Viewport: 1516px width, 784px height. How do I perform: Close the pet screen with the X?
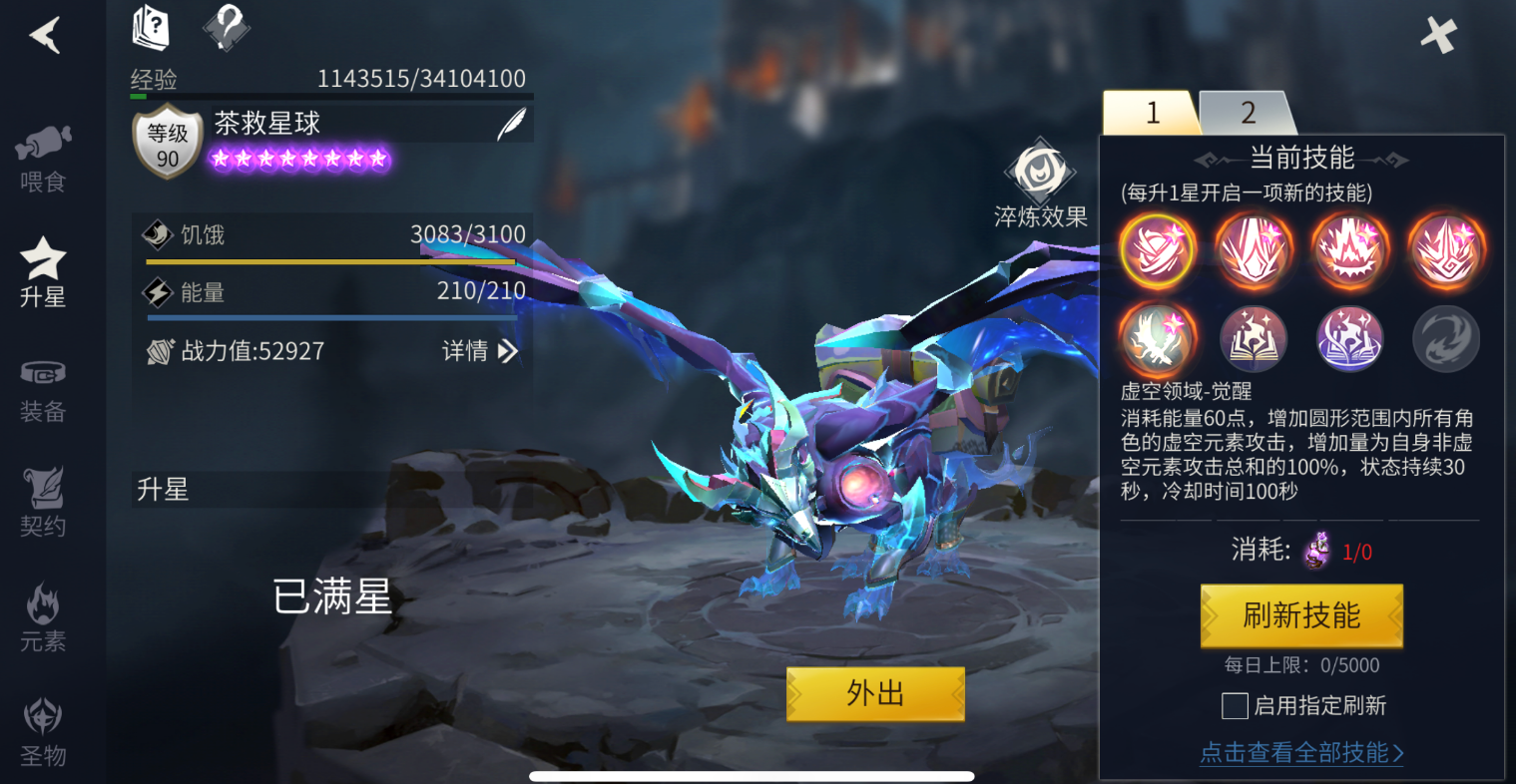pyautogui.click(x=1438, y=36)
